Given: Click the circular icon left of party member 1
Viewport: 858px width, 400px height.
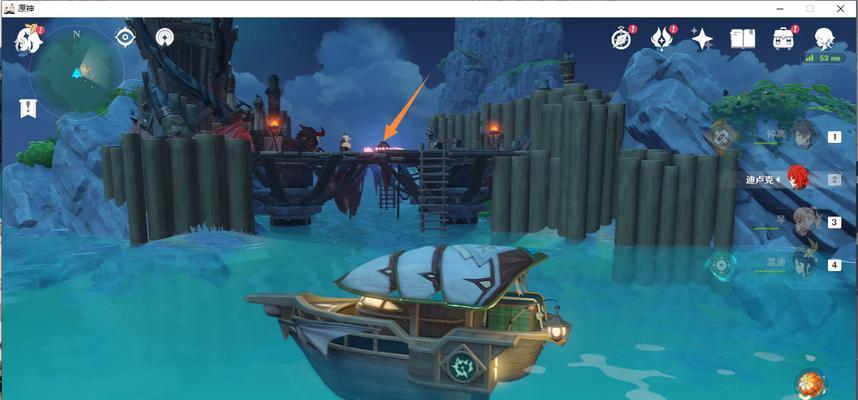Looking at the screenshot, I should tap(722, 135).
